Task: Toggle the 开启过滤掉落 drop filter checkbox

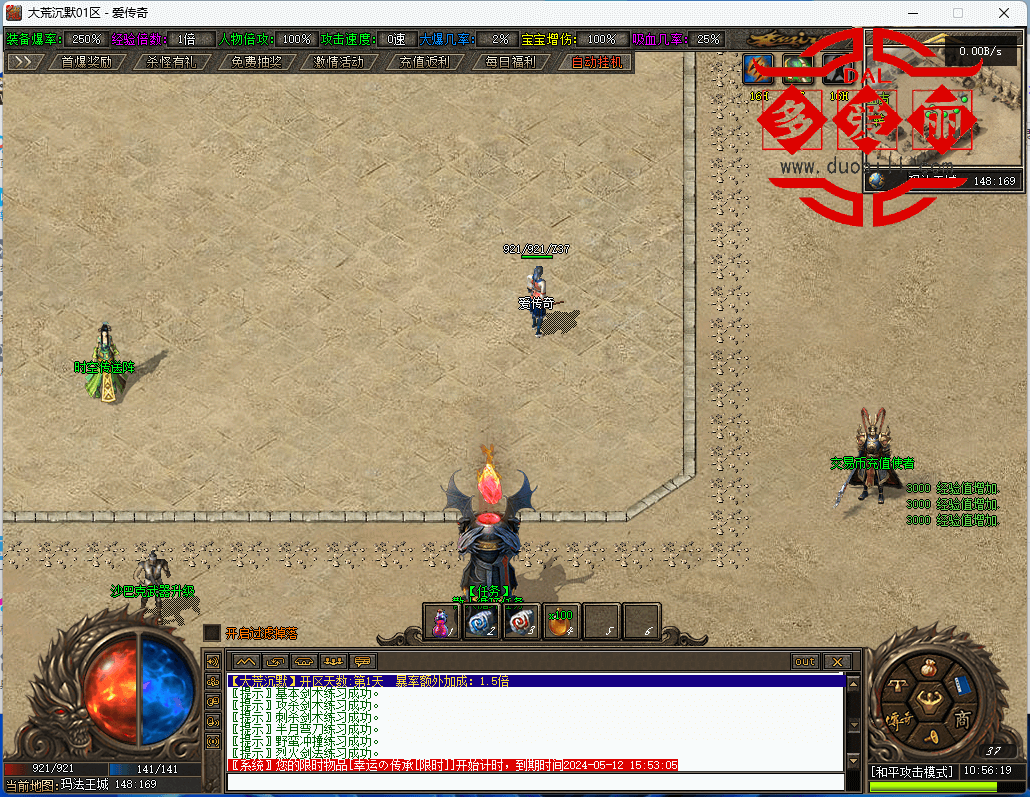Action: click(212, 633)
